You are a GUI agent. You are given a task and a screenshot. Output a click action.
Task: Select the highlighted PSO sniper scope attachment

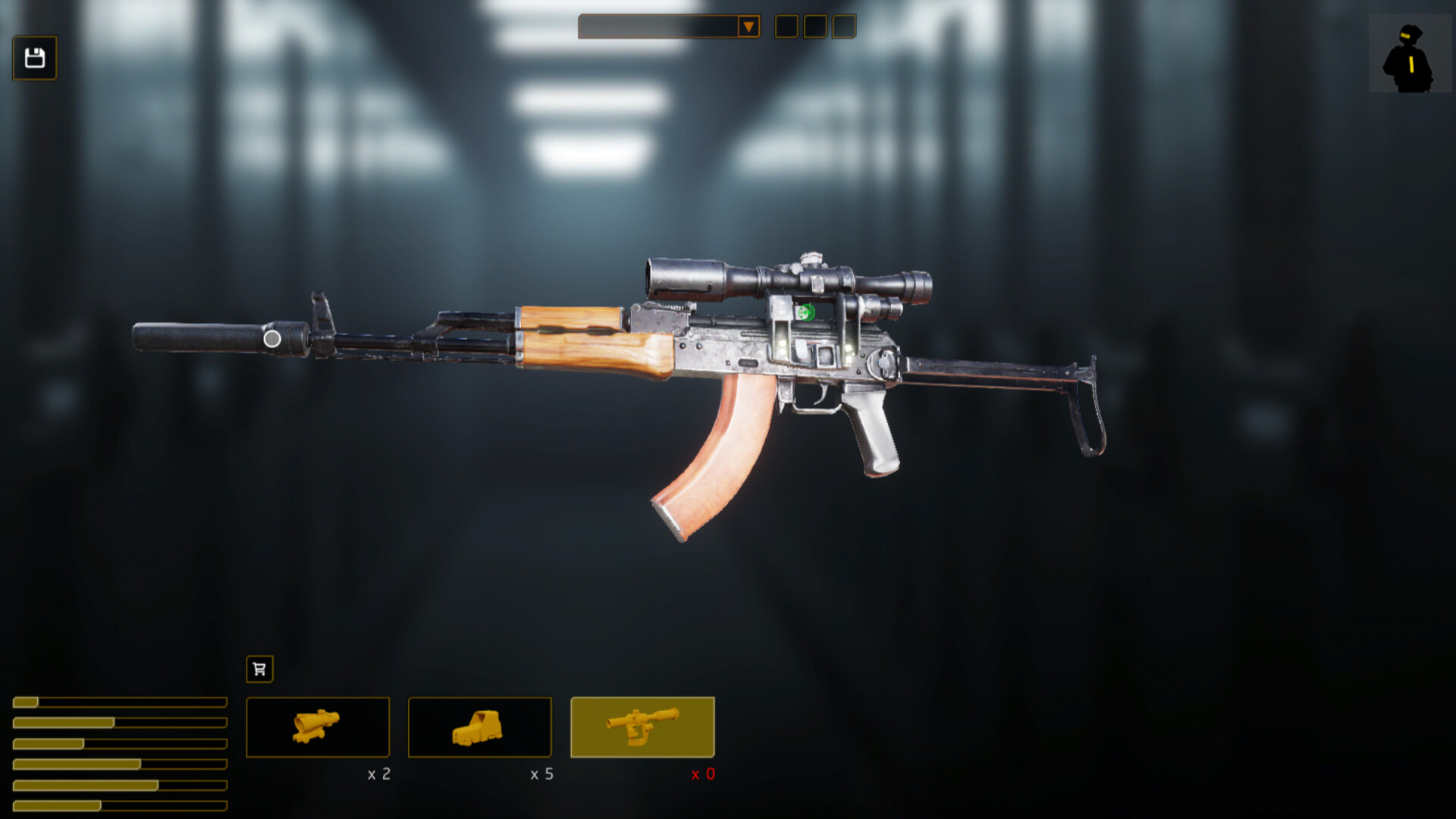(x=642, y=727)
